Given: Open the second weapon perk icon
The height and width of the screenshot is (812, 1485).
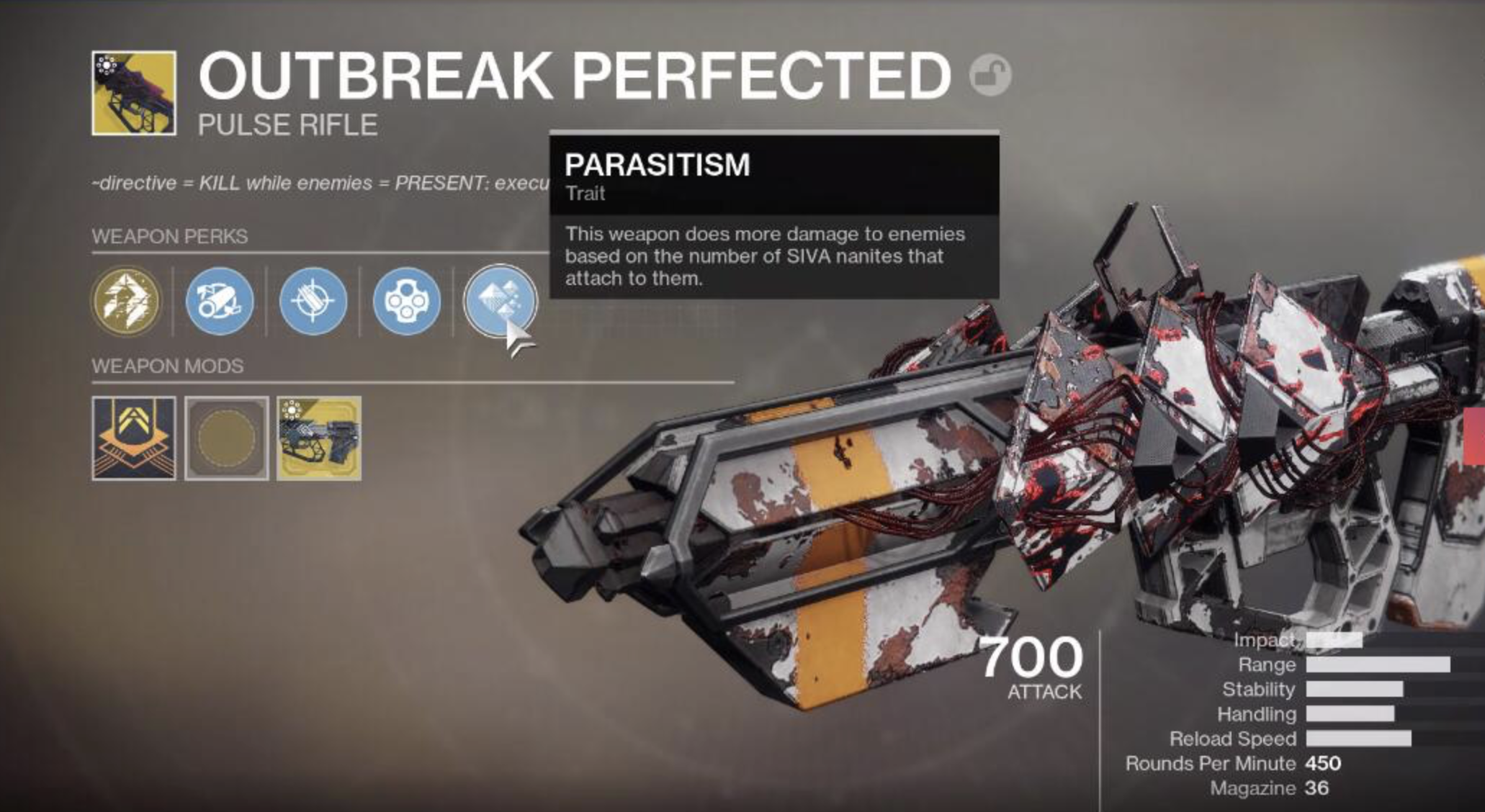Looking at the screenshot, I should click(x=219, y=302).
